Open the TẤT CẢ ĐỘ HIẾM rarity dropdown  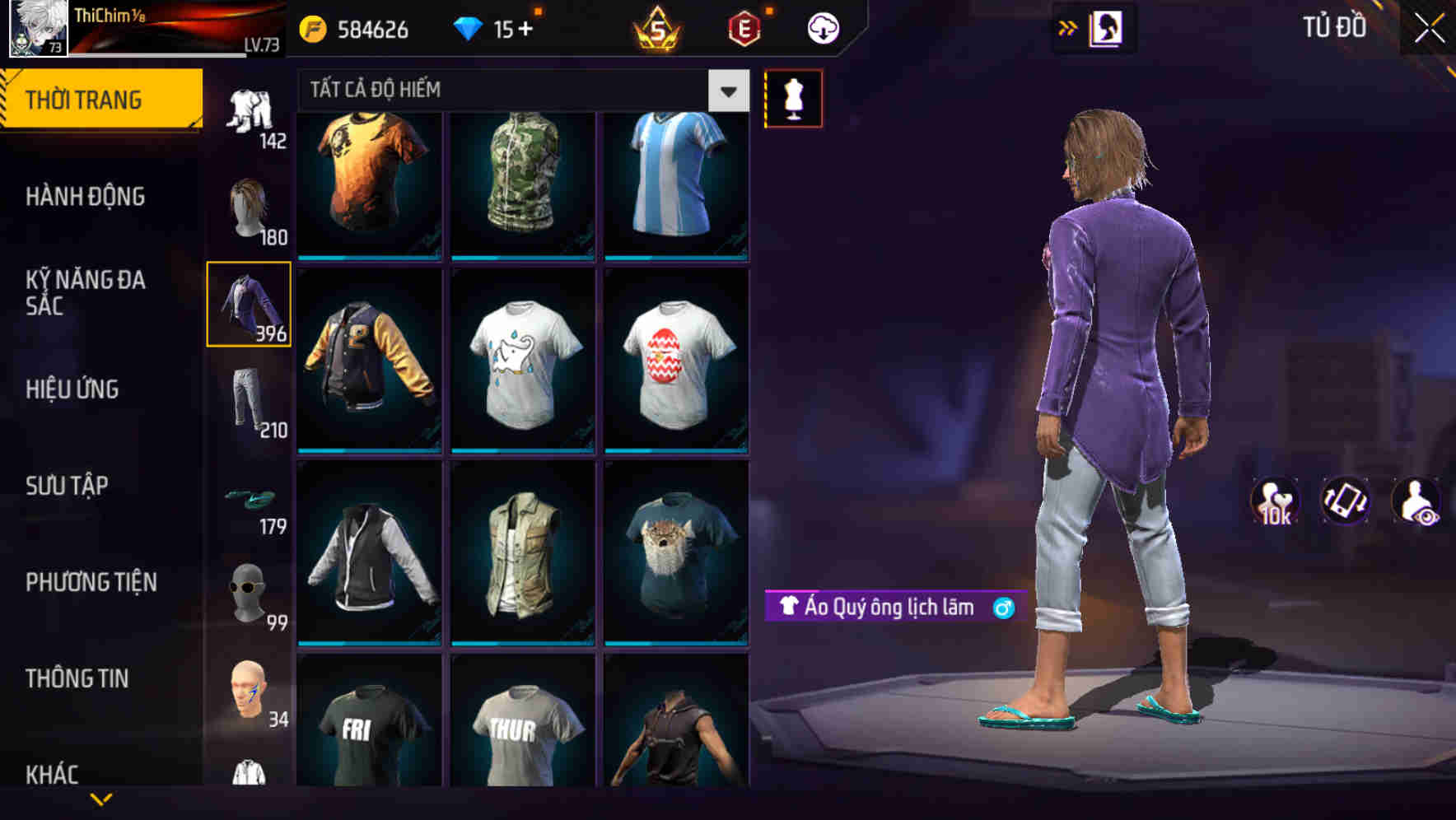point(511,91)
